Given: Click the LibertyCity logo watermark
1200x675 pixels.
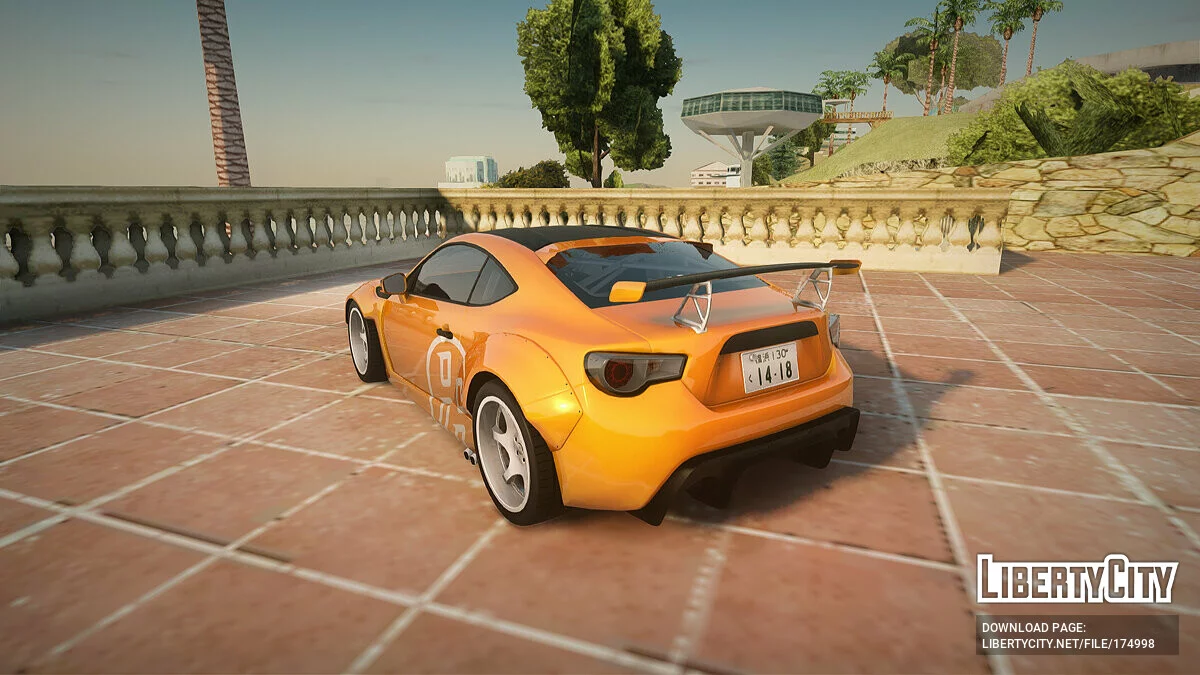Looking at the screenshot, I should tap(1077, 579).
